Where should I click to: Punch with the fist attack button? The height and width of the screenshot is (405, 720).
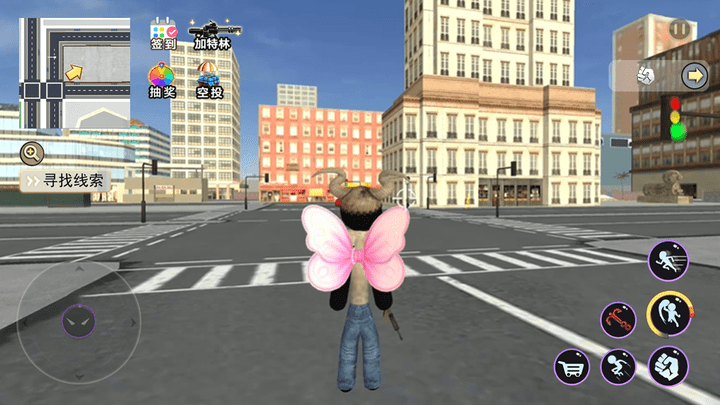click(x=667, y=366)
